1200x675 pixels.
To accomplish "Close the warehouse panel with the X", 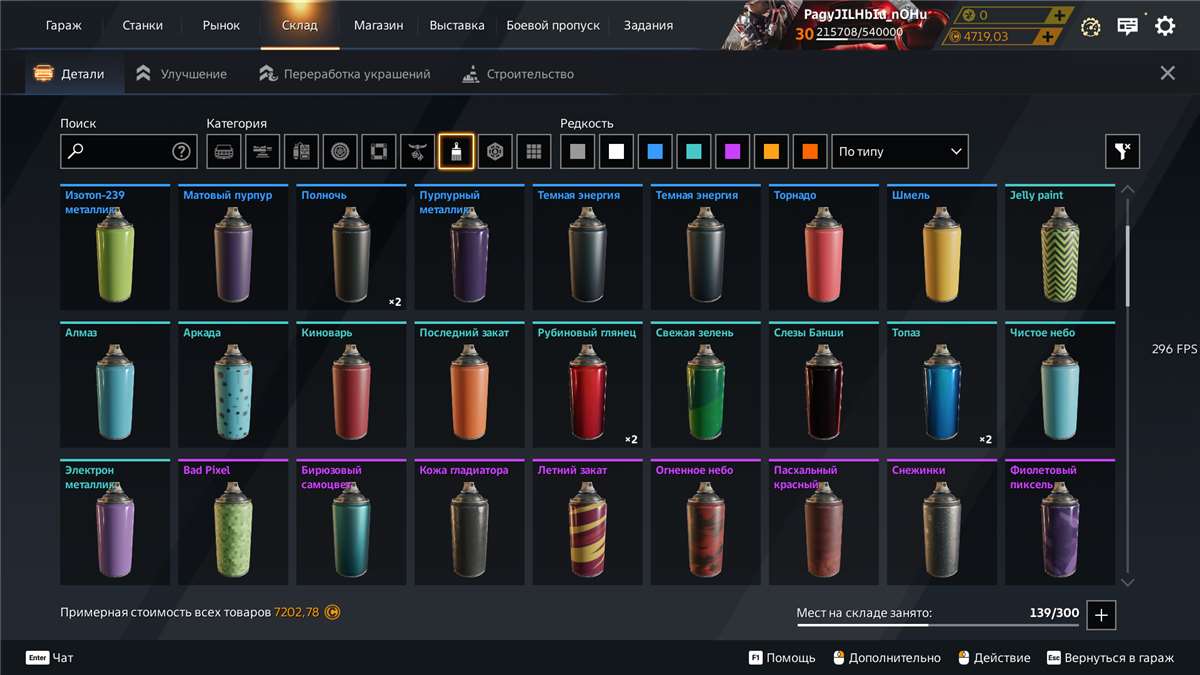I will 1167,73.
